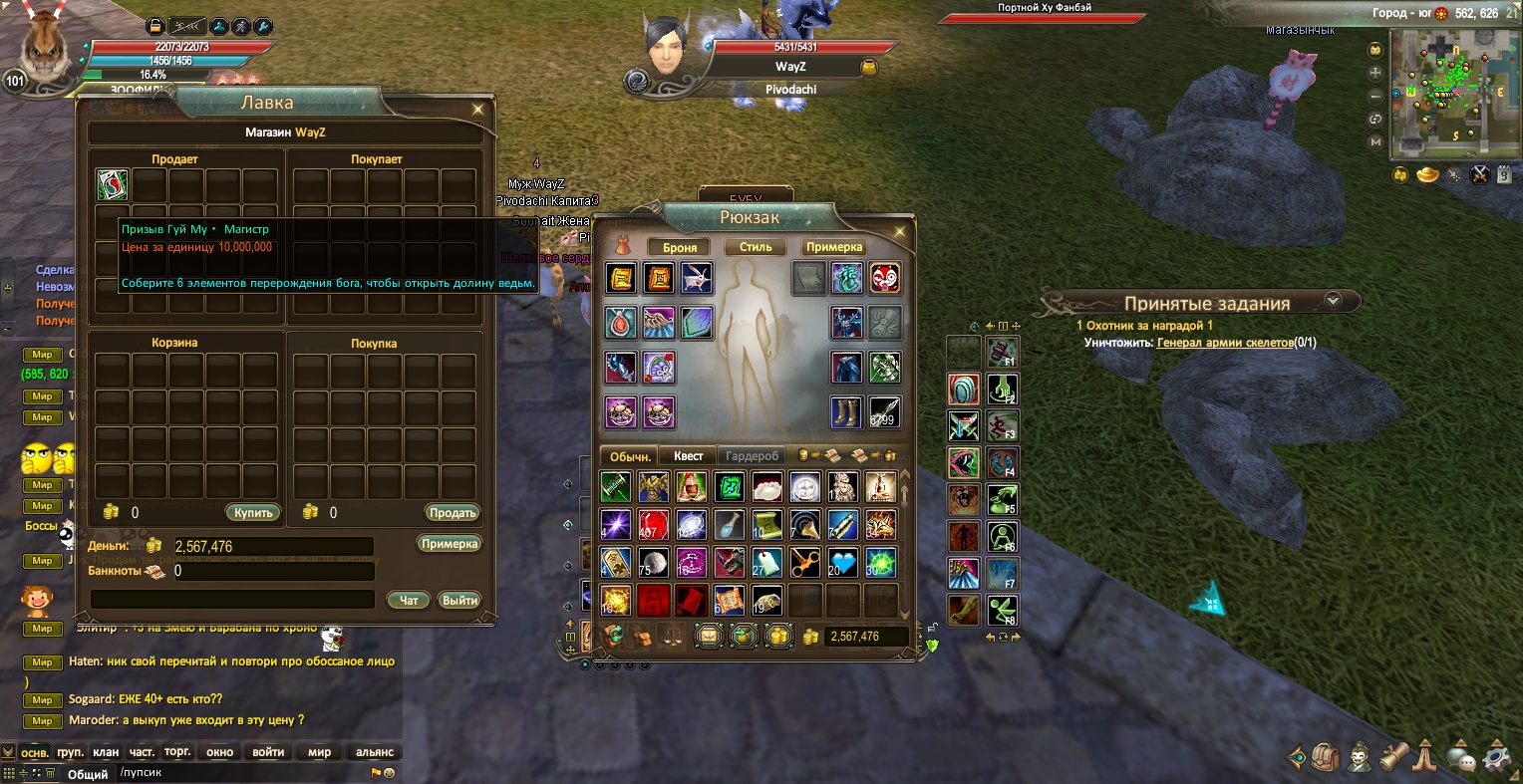Exit the shop with the Выйти button
Image resolution: width=1523 pixels, height=784 pixels.
point(459,600)
